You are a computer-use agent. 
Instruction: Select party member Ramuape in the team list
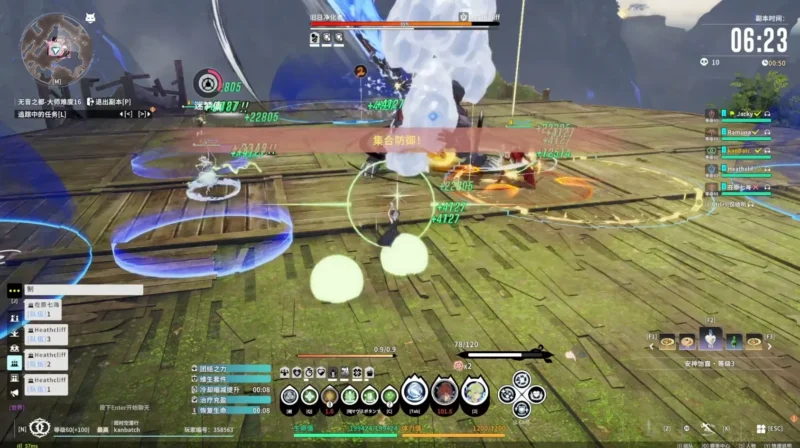coord(741,133)
